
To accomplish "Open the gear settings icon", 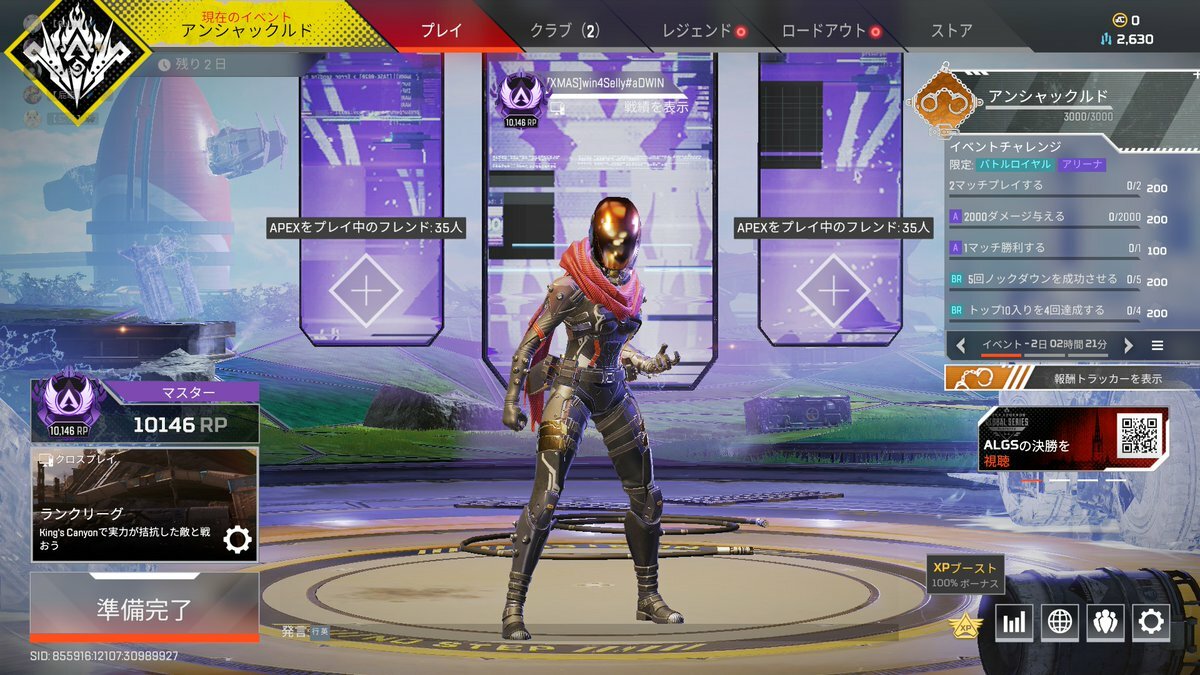I will click(x=1151, y=623).
